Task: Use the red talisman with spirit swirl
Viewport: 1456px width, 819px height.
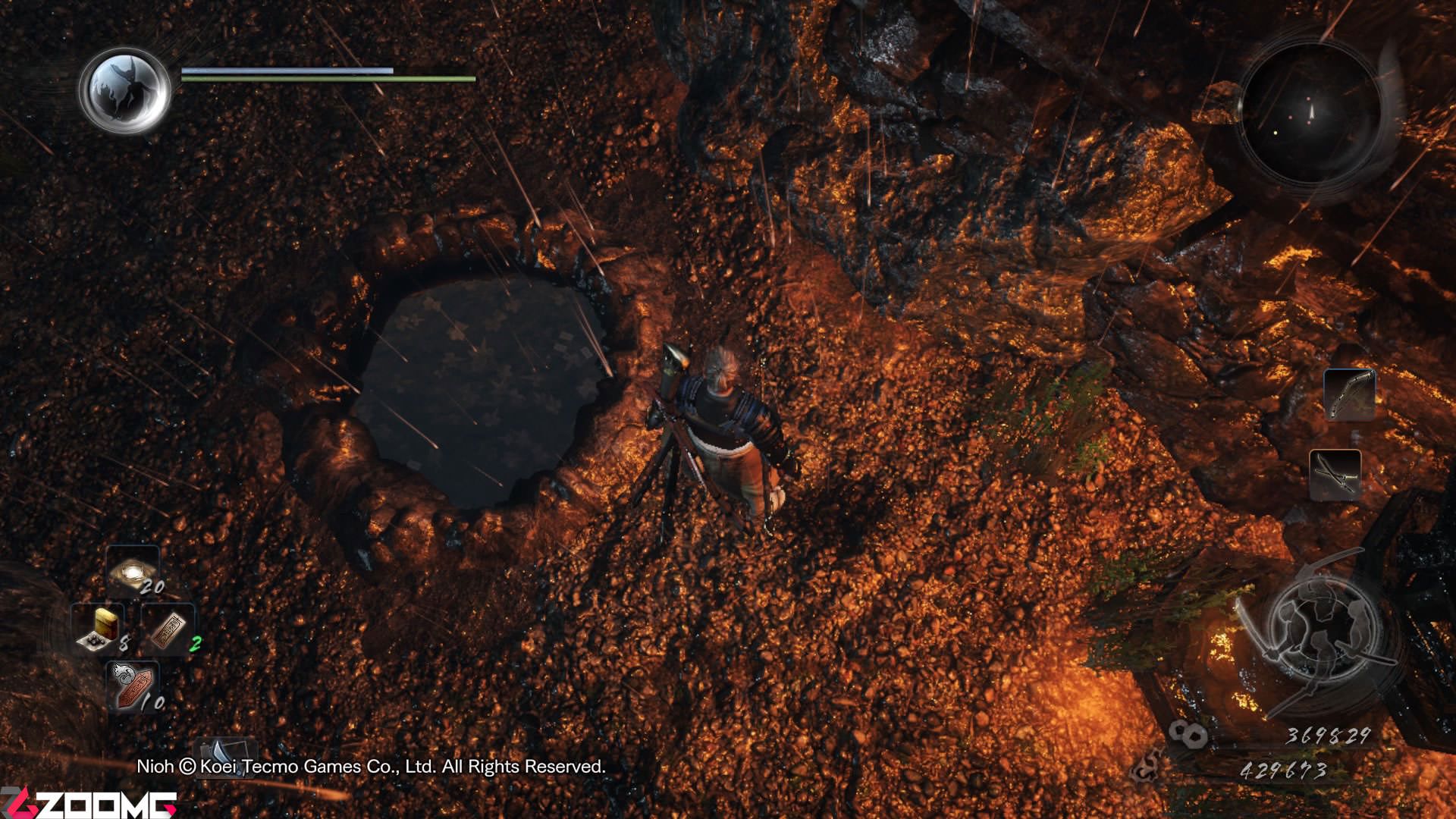Action: (133, 687)
